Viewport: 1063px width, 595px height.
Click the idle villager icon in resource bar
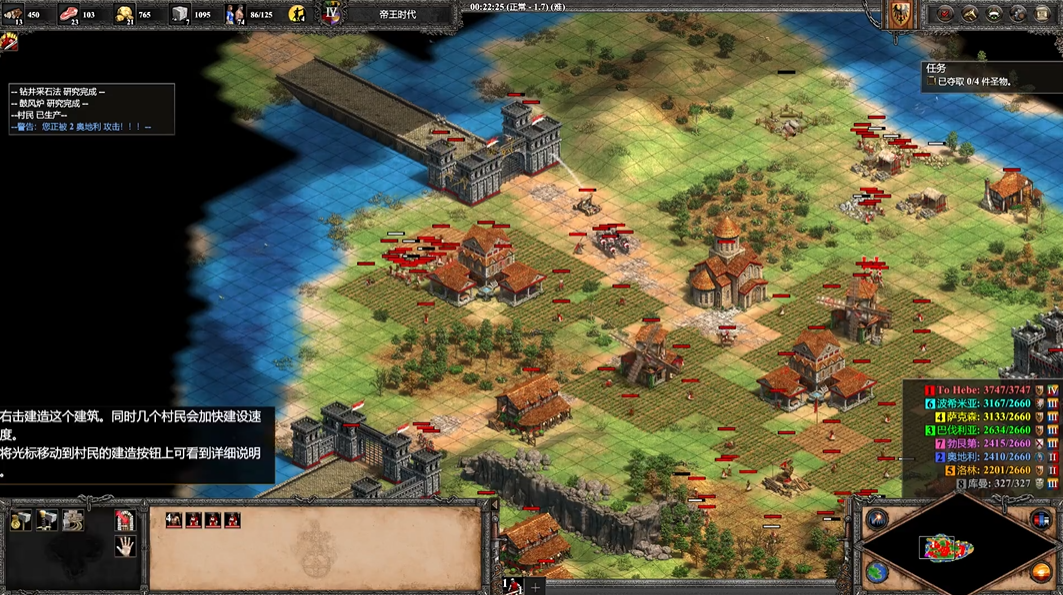pyautogui.click(x=297, y=14)
